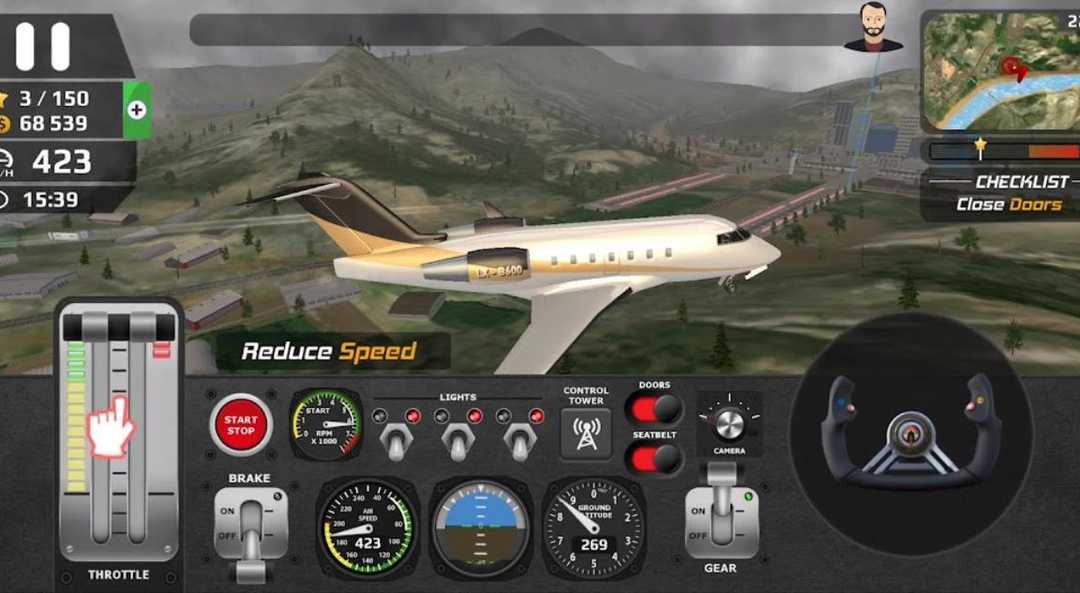Open the minimap
The height and width of the screenshot is (593, 1080).
999,70
